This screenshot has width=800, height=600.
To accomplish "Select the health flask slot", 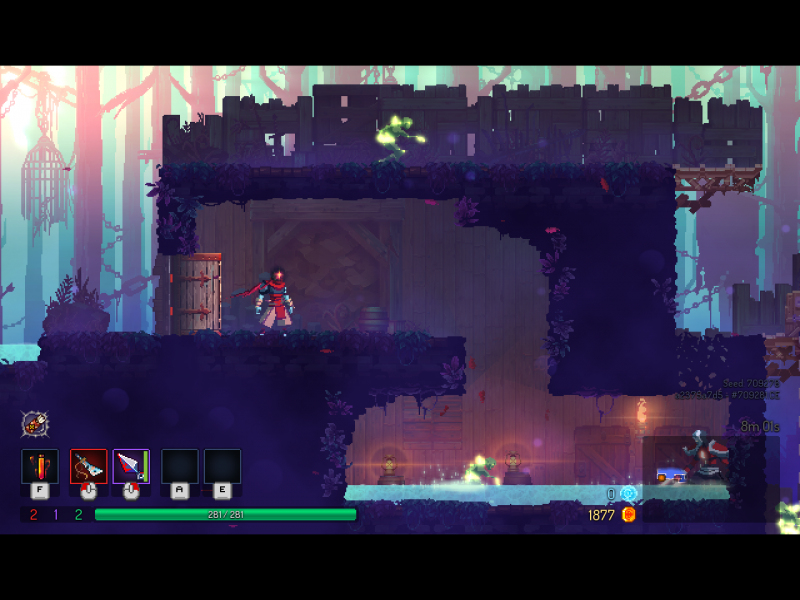I will click(x=40, y=466).
